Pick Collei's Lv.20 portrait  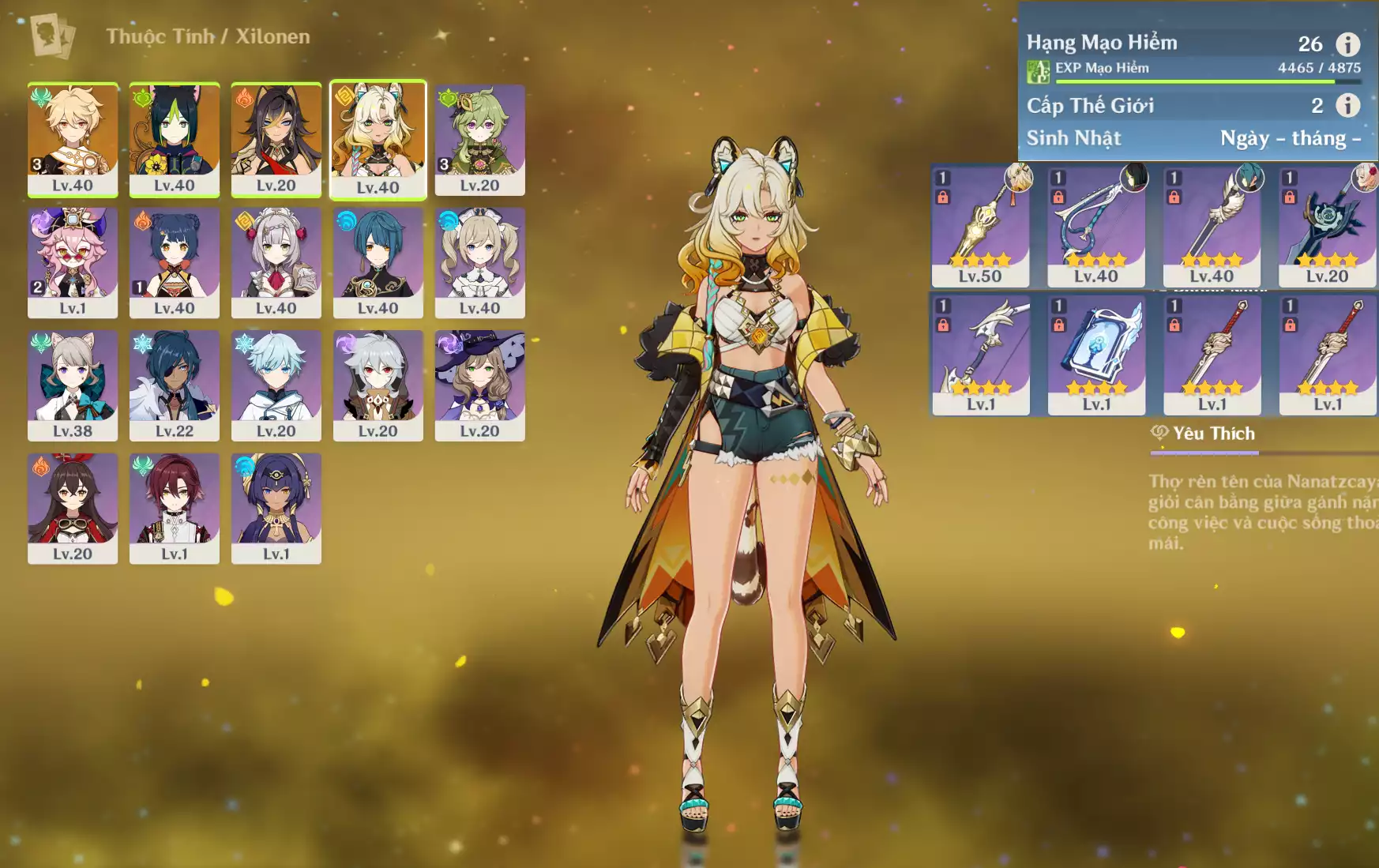click(479, 139)
